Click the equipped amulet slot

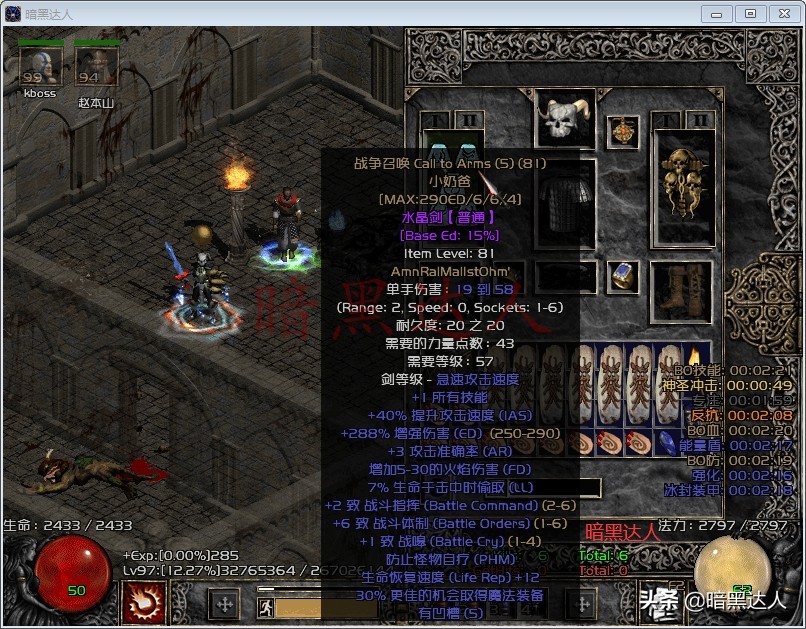click(x=625, y=131)
